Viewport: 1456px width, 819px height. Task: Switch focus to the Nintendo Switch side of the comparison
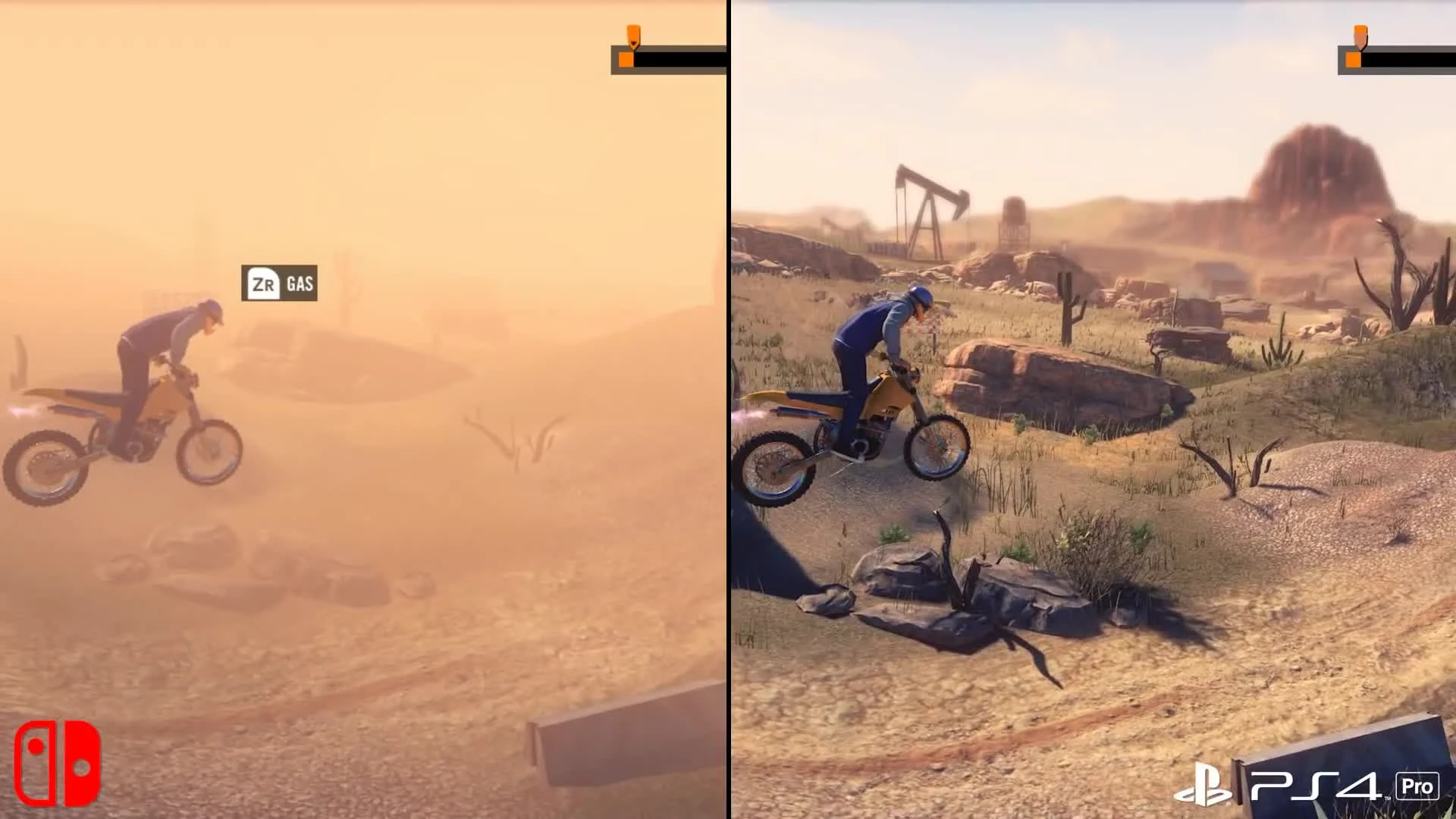click(364, 409)
